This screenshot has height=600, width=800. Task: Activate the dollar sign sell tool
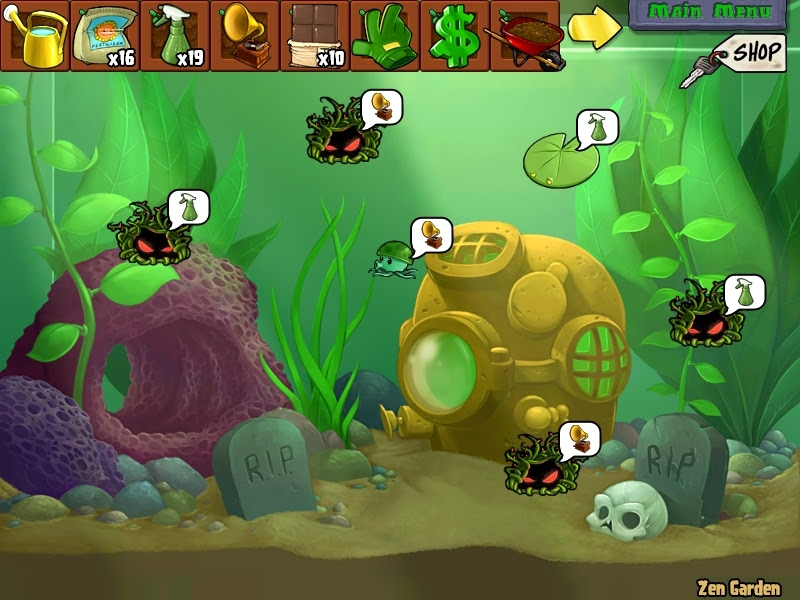tap(454, 36)
